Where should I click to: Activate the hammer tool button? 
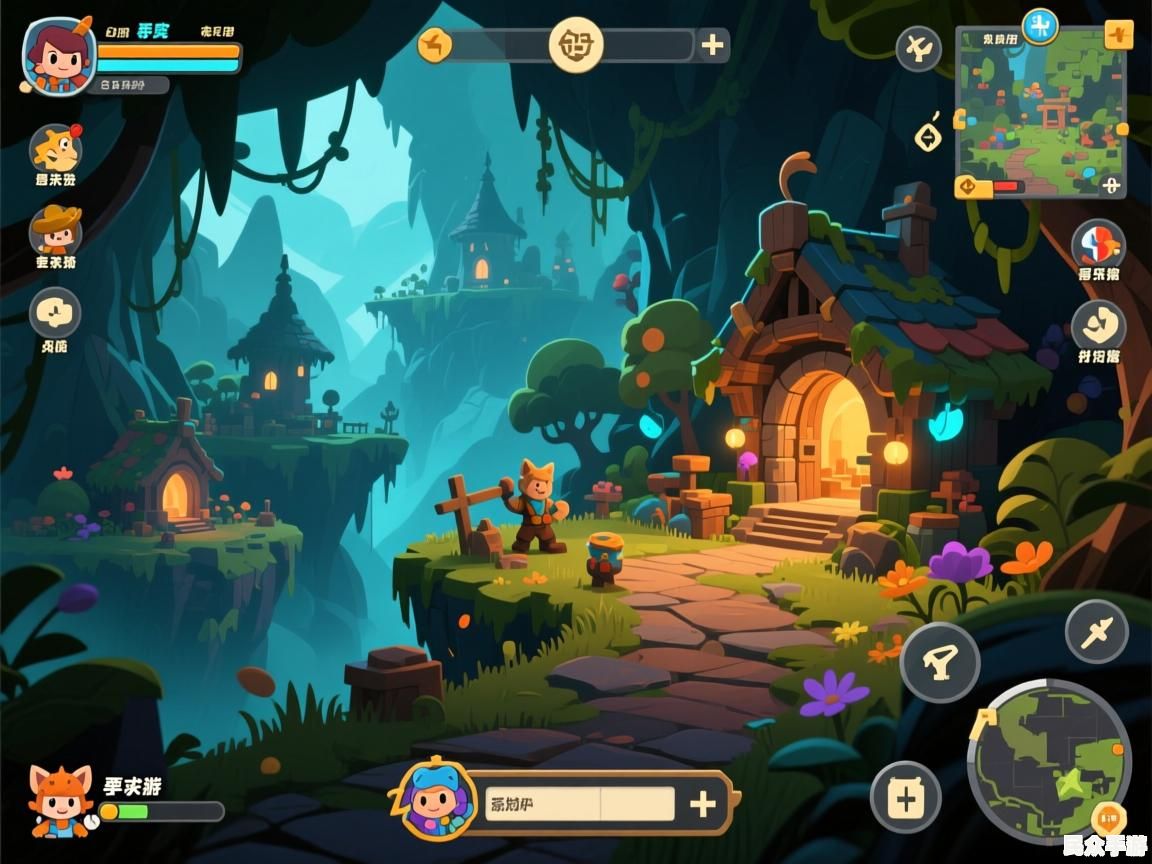pos(940,661)
